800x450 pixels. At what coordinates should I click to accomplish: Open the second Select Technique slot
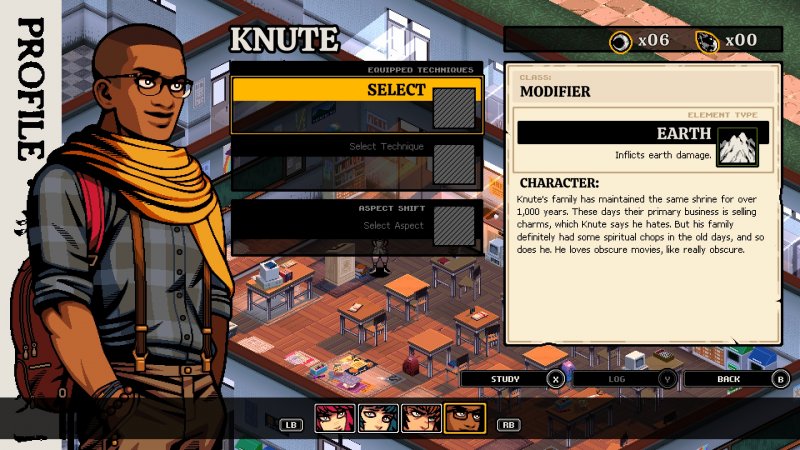pos(356,162)
